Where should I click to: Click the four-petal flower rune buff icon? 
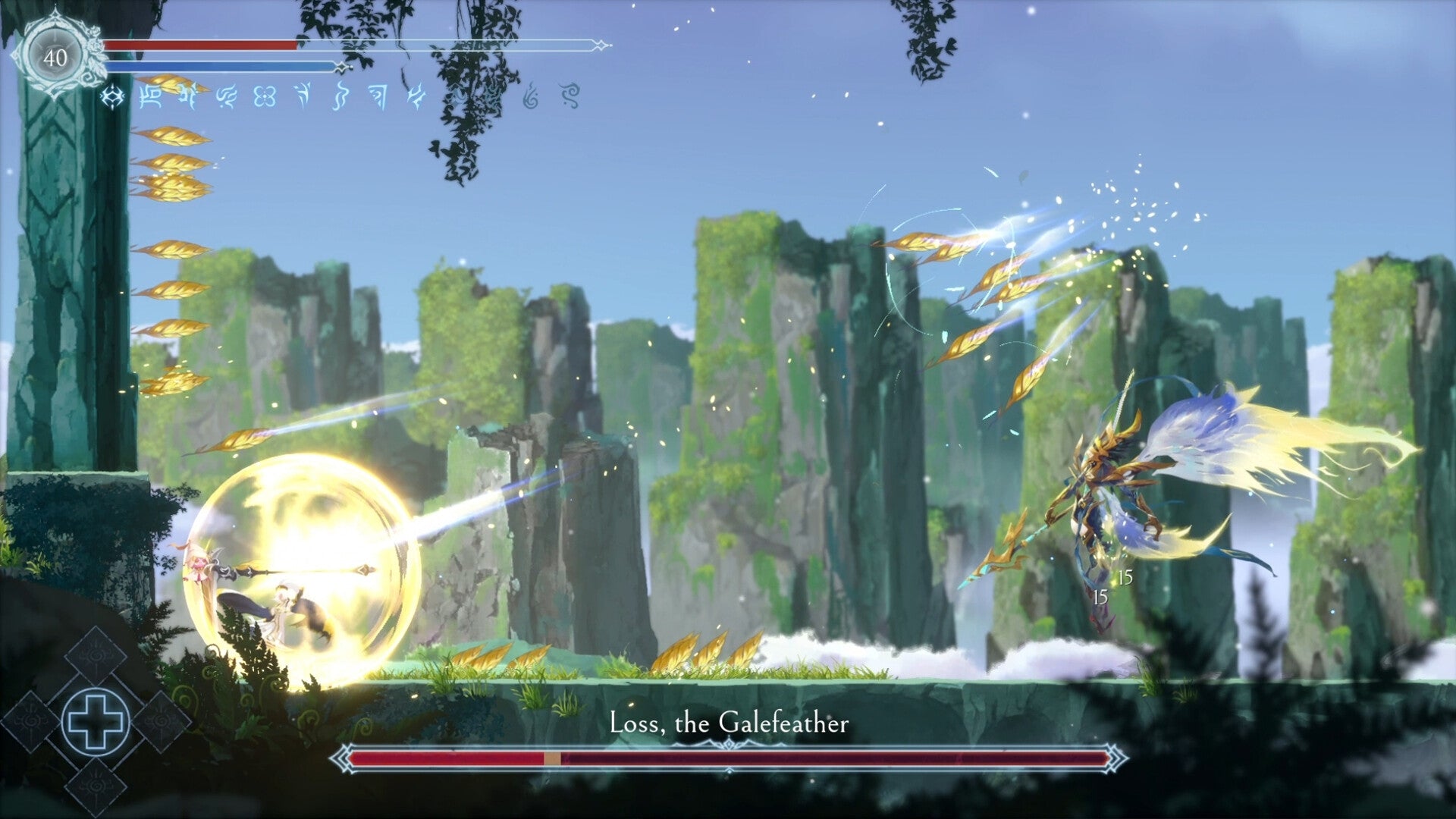[x=263, y=96]
